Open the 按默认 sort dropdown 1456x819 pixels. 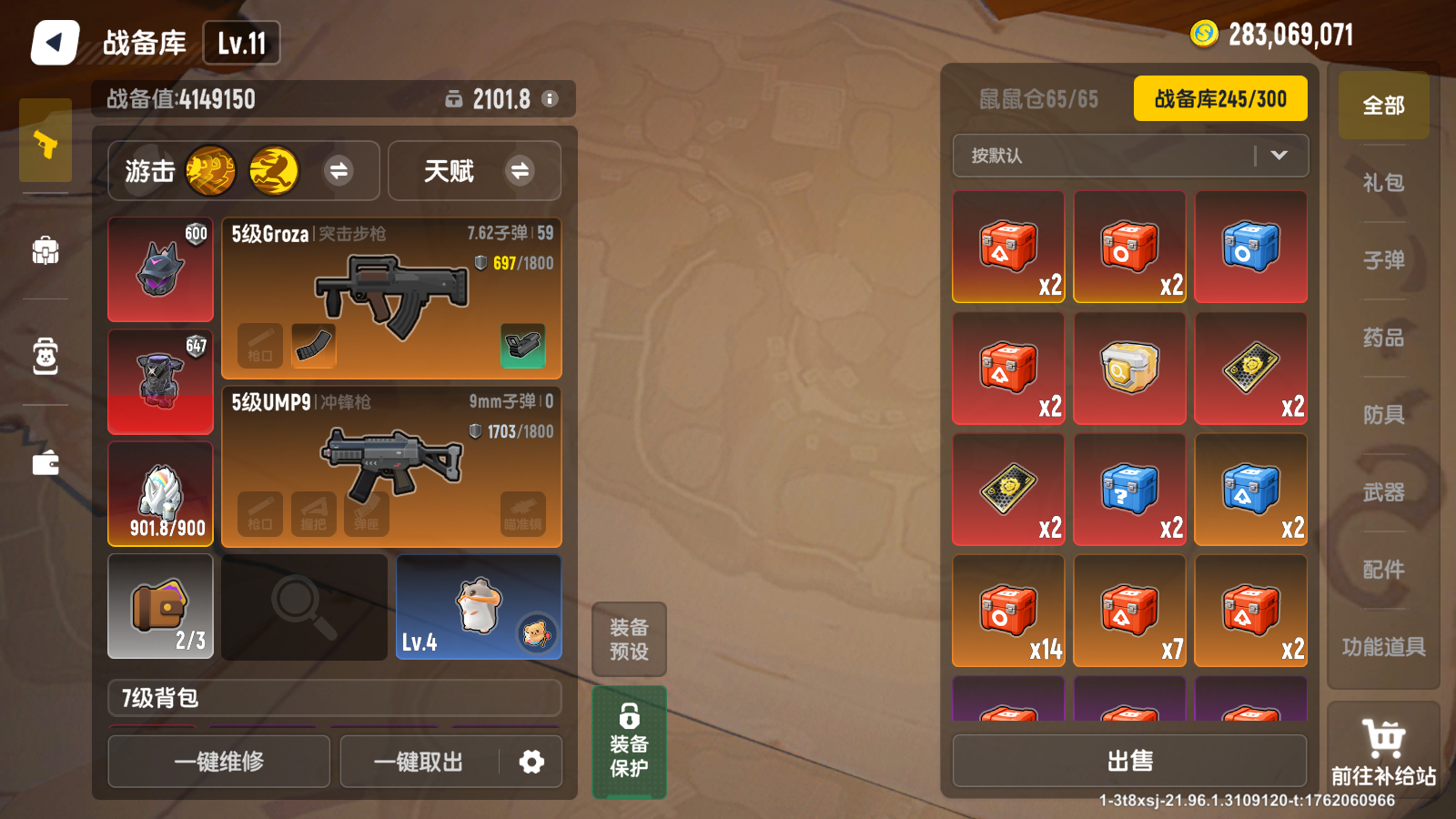(1130, 156)
